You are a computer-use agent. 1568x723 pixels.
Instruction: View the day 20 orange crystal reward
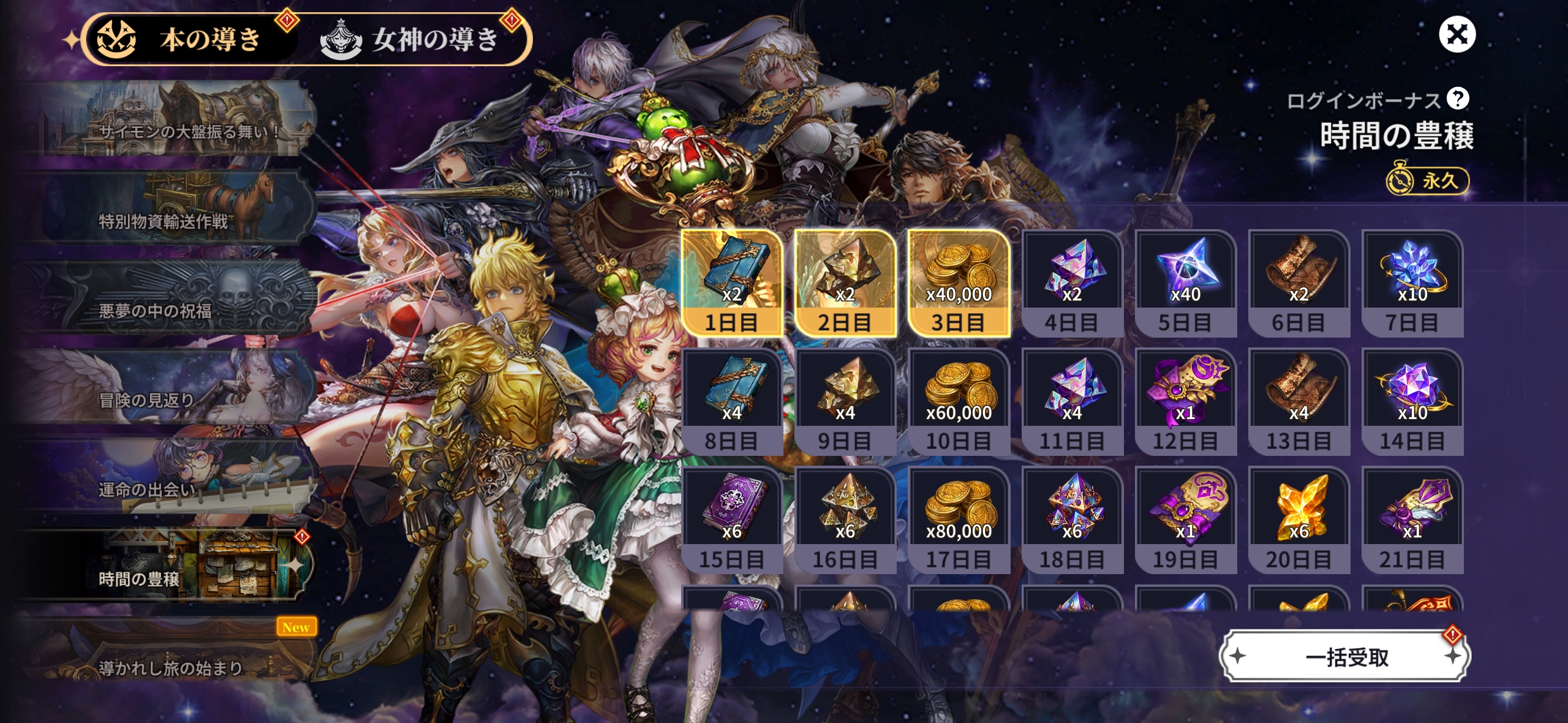pos(1298,520)
